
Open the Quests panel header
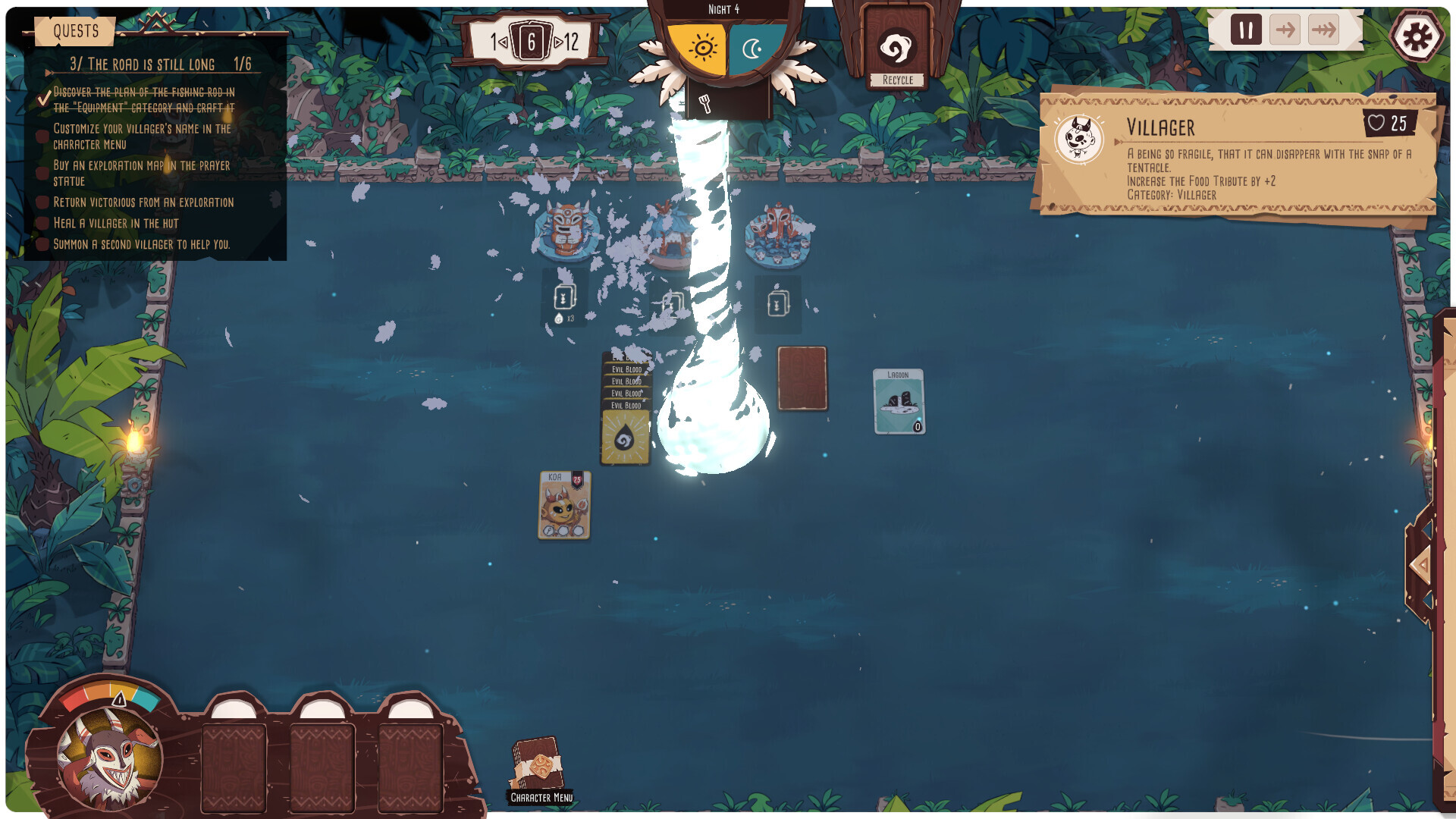point(76,31)
